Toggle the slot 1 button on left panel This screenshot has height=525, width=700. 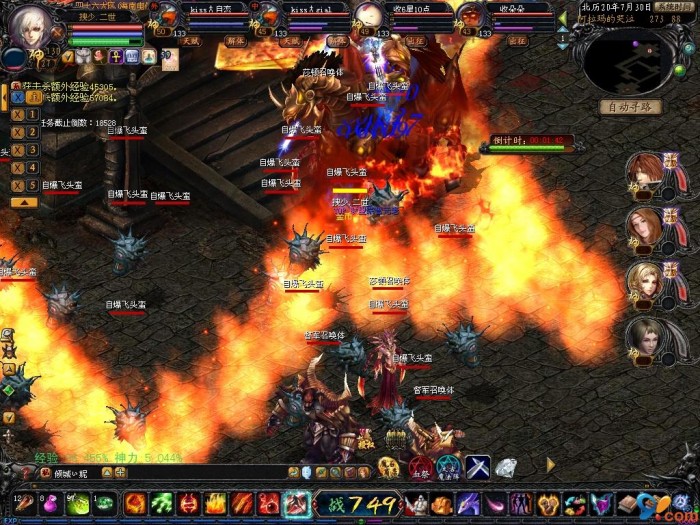(19, 114)
